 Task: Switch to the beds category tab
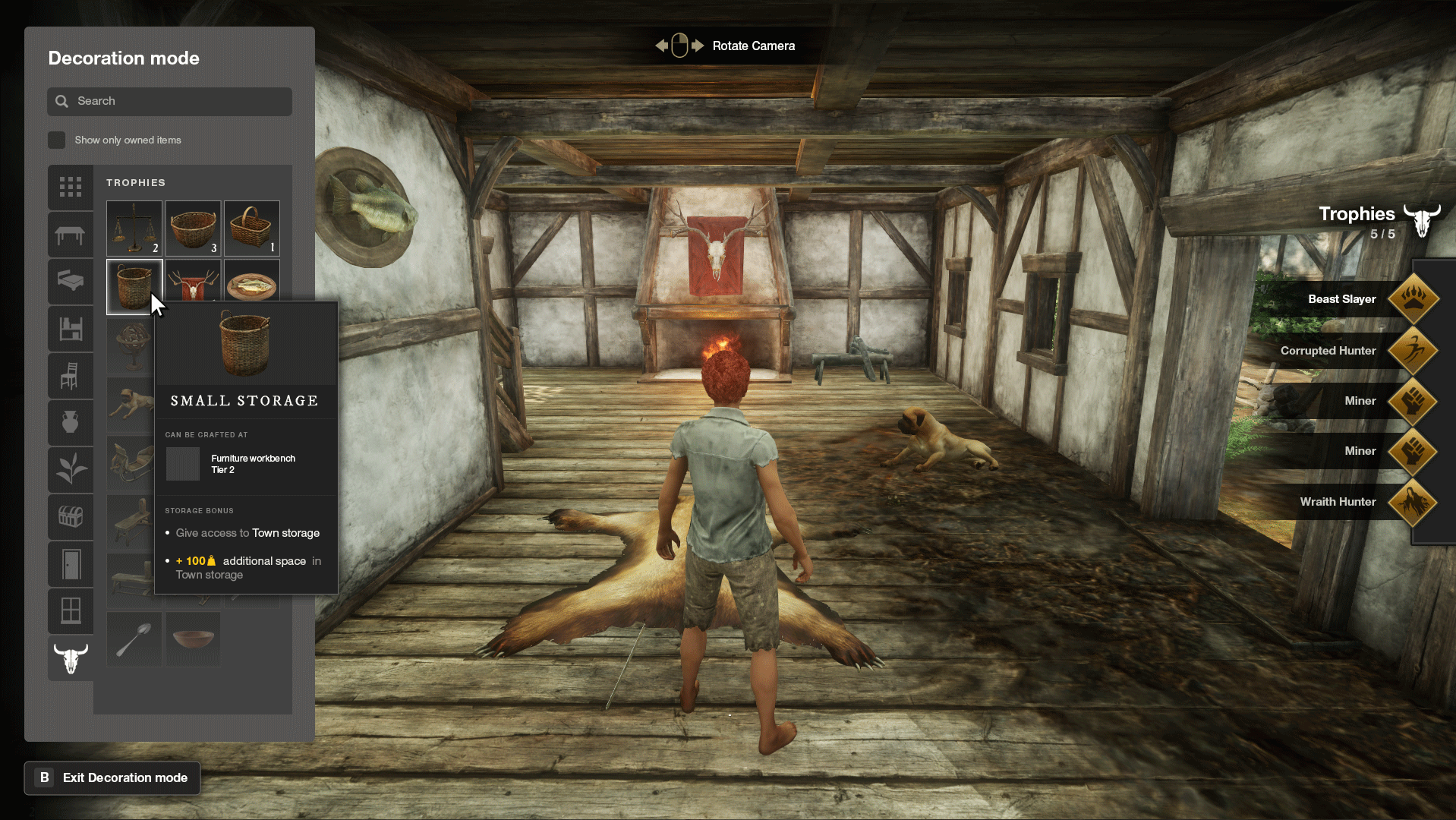pos(71,282)
